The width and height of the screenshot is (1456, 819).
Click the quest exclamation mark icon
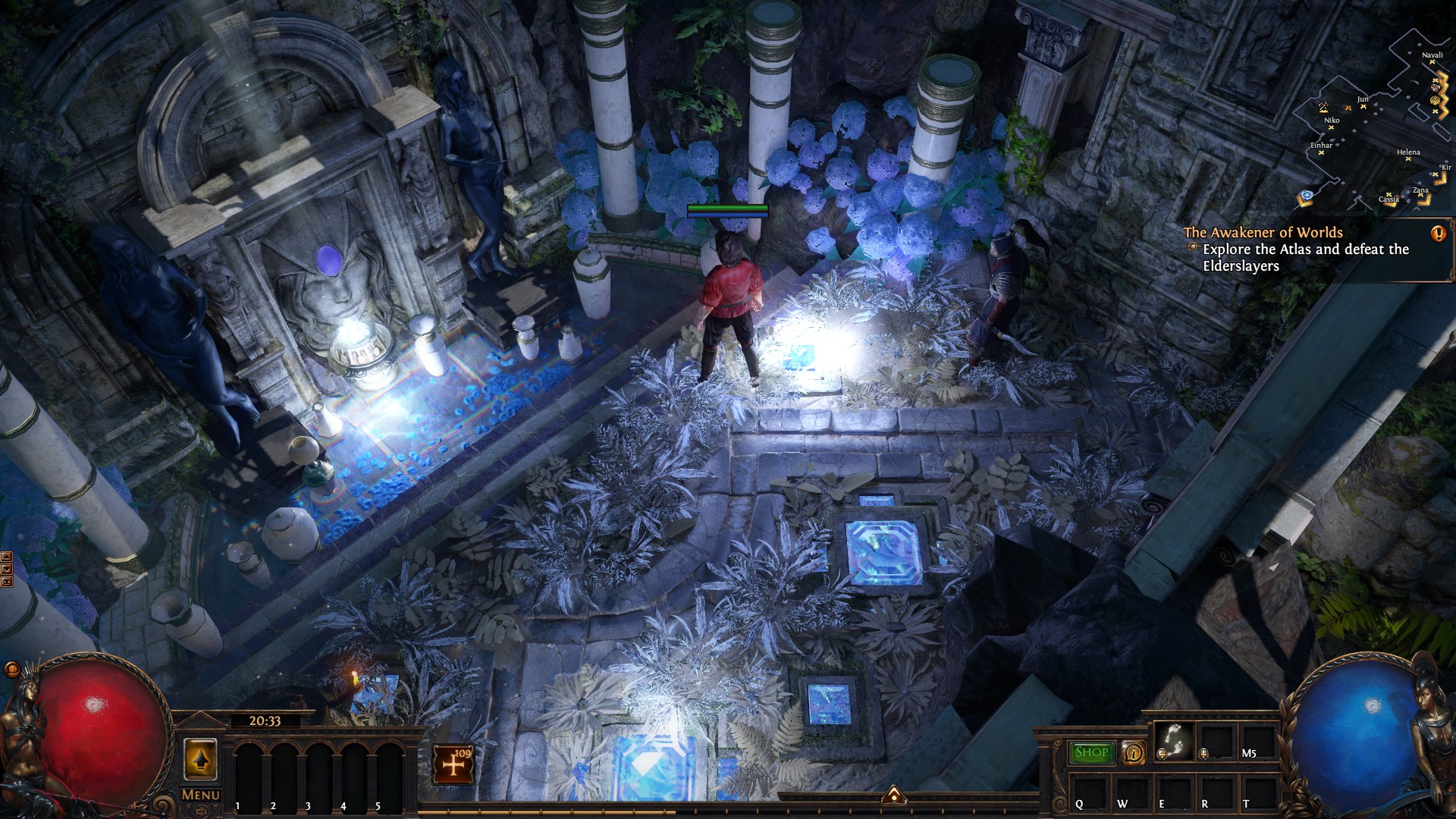click(1439, 234)
